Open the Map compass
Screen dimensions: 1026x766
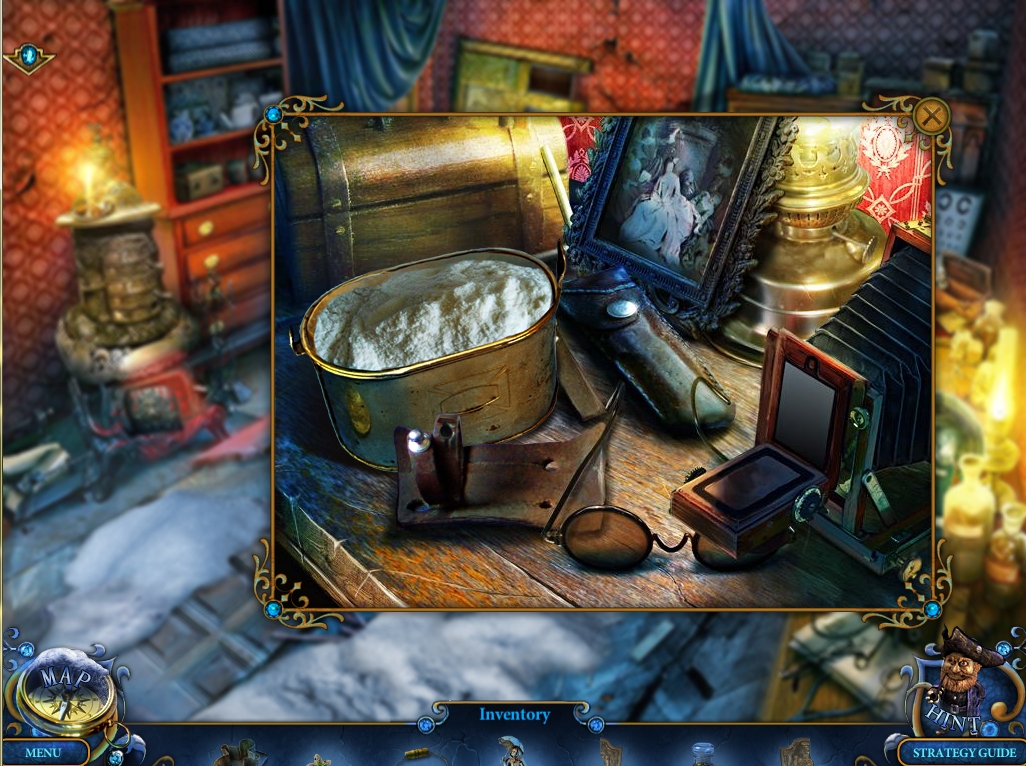[64, 692]
